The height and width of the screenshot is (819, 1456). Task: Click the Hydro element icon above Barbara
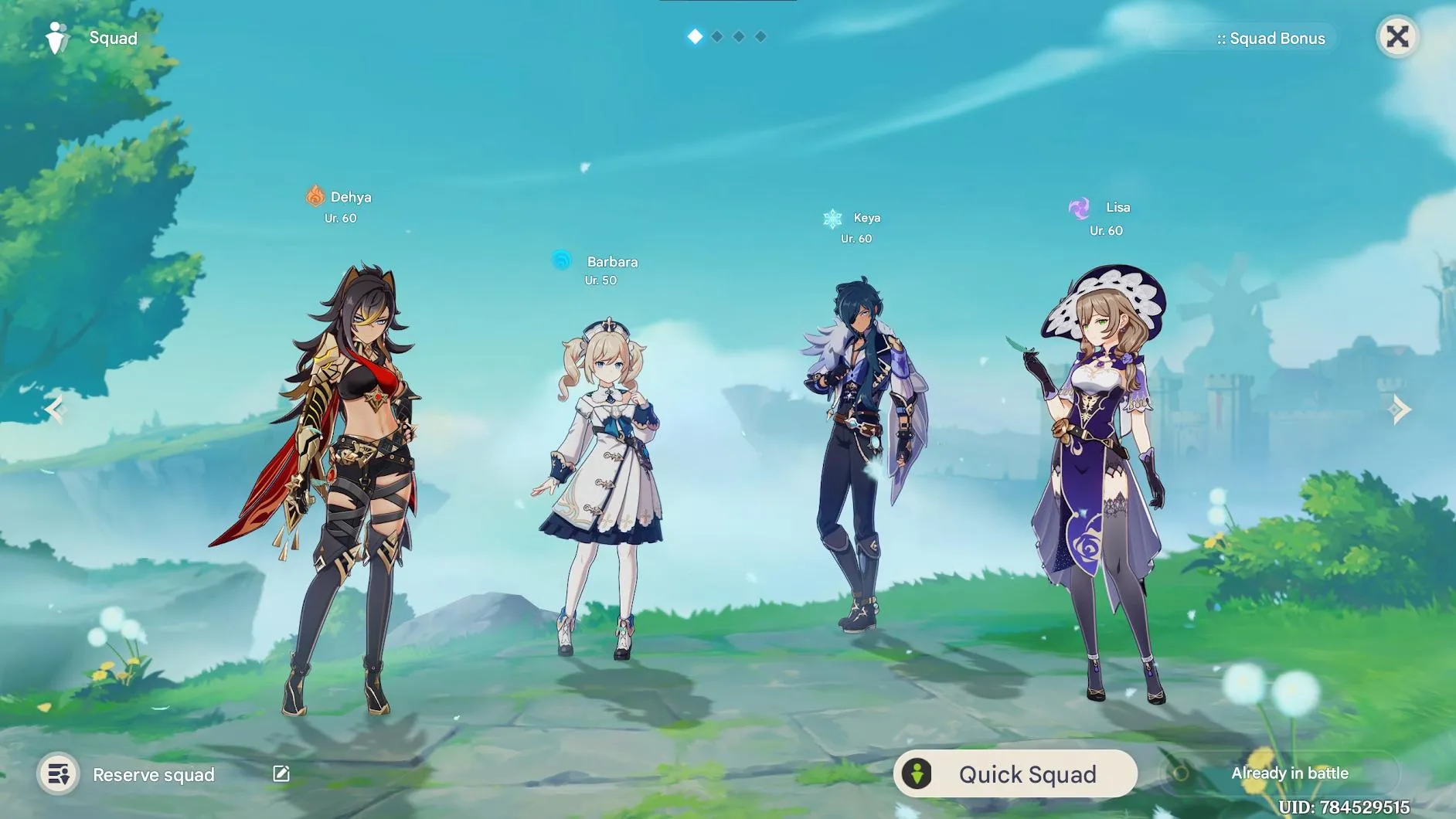click(563, 261)
